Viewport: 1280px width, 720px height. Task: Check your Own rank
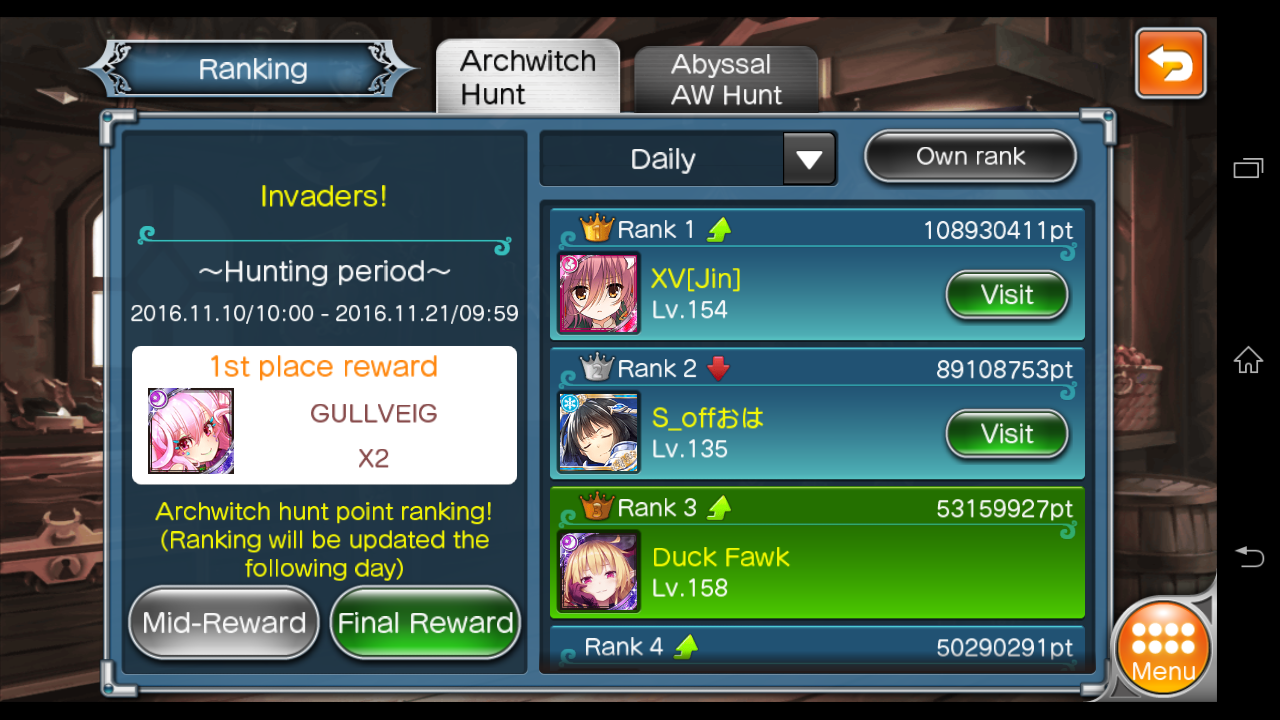(x=969, y=156)
